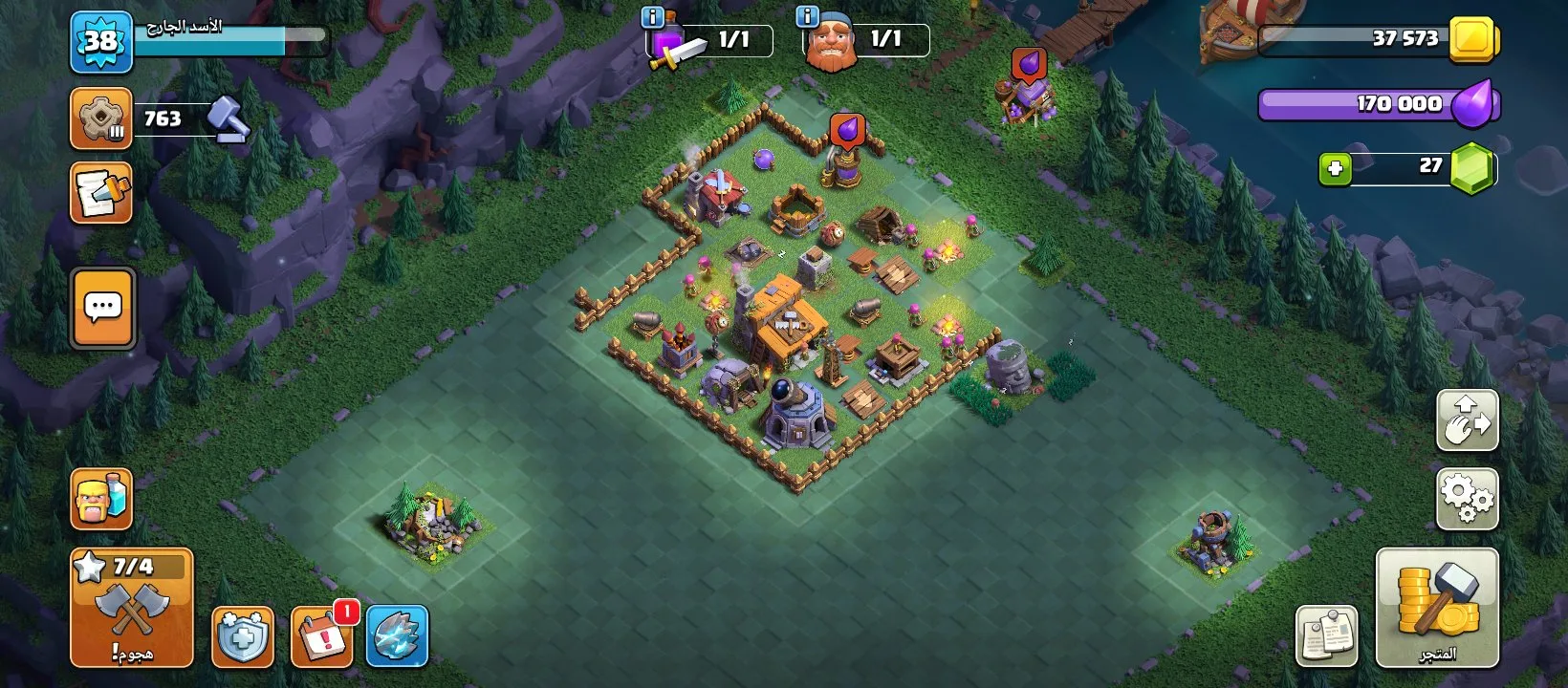Show info for the Master Builder 1/1
This screenshot has height=688, width=1568.
click(x=807, y=17)
